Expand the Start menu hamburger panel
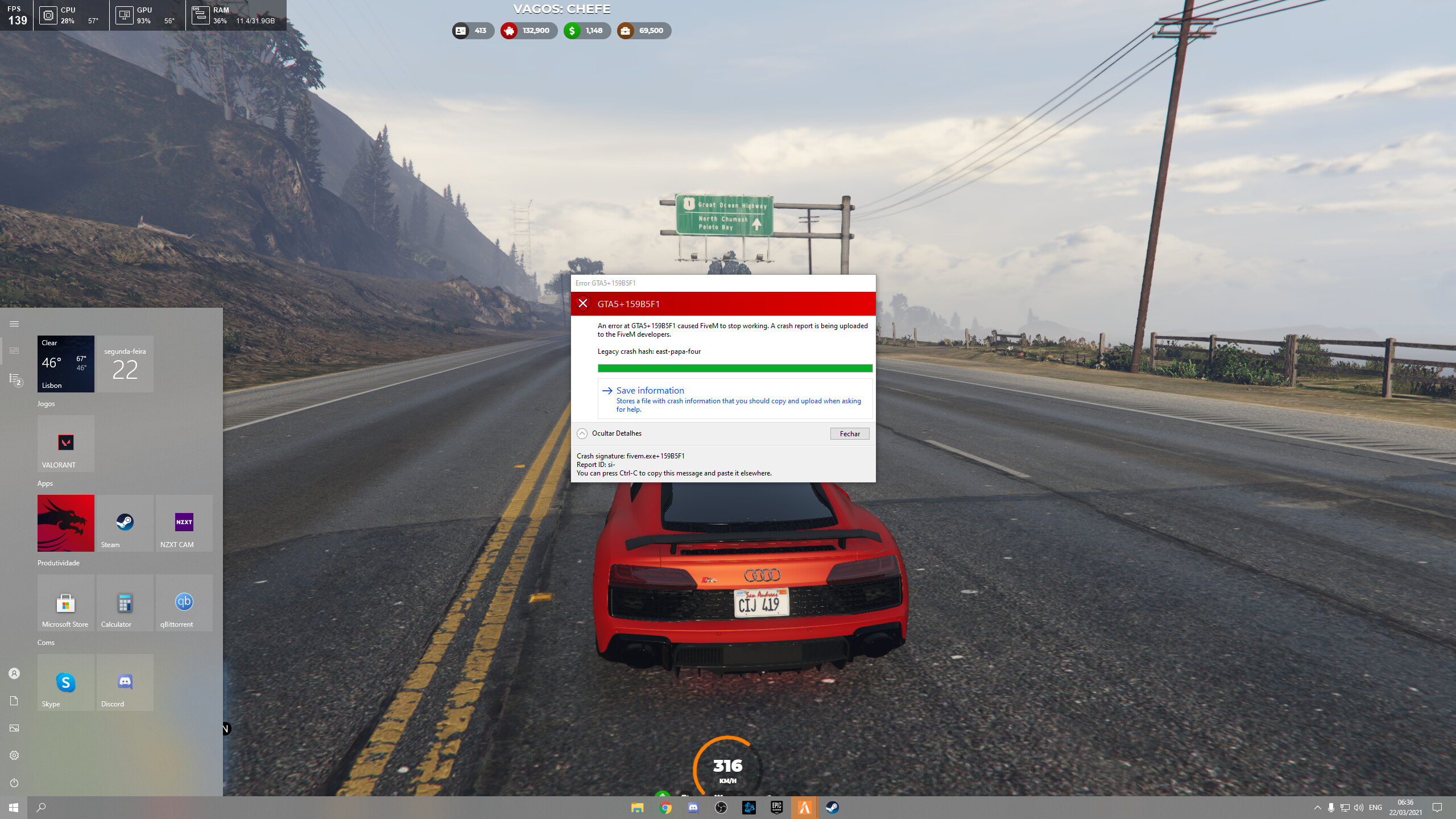 tap(14, 323)
